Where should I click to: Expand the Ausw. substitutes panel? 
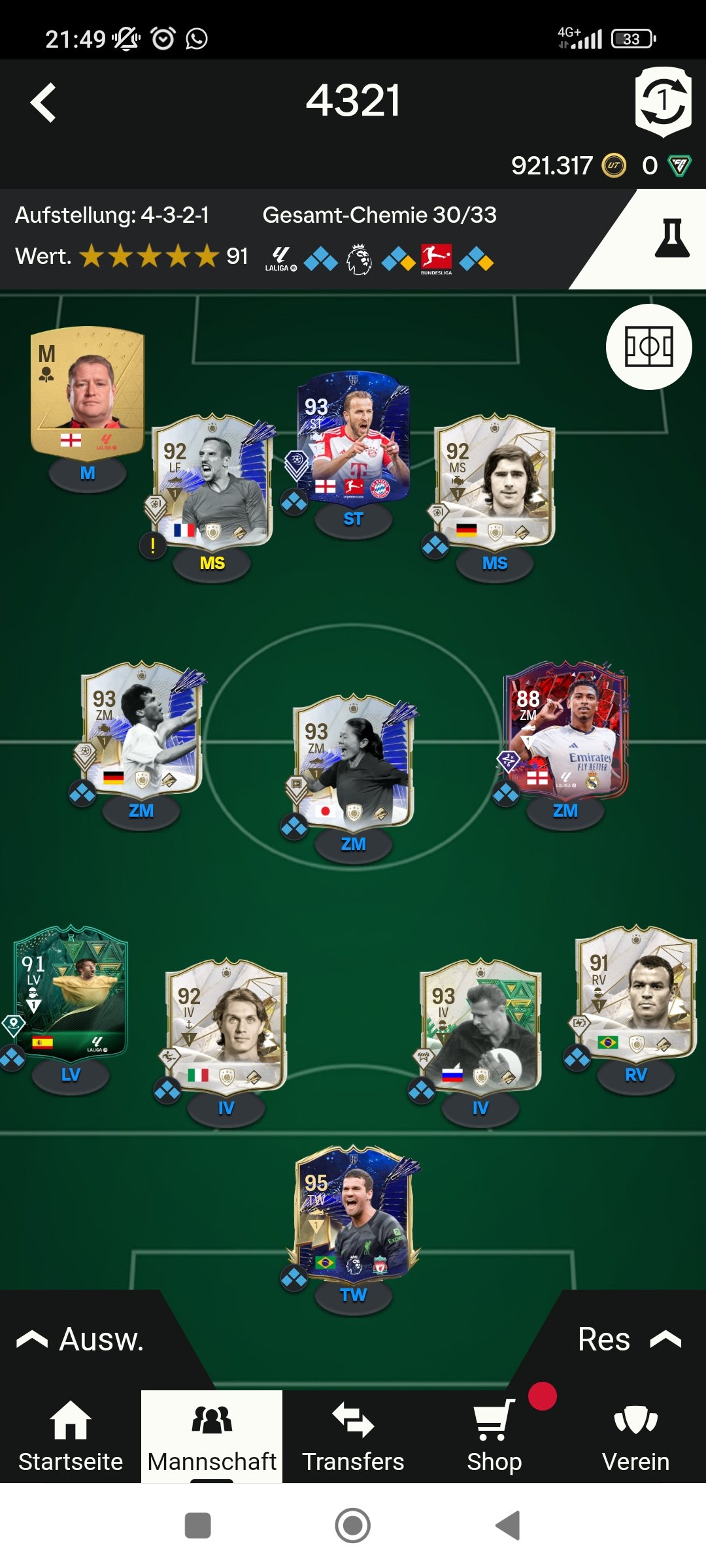coord(81,1339)
